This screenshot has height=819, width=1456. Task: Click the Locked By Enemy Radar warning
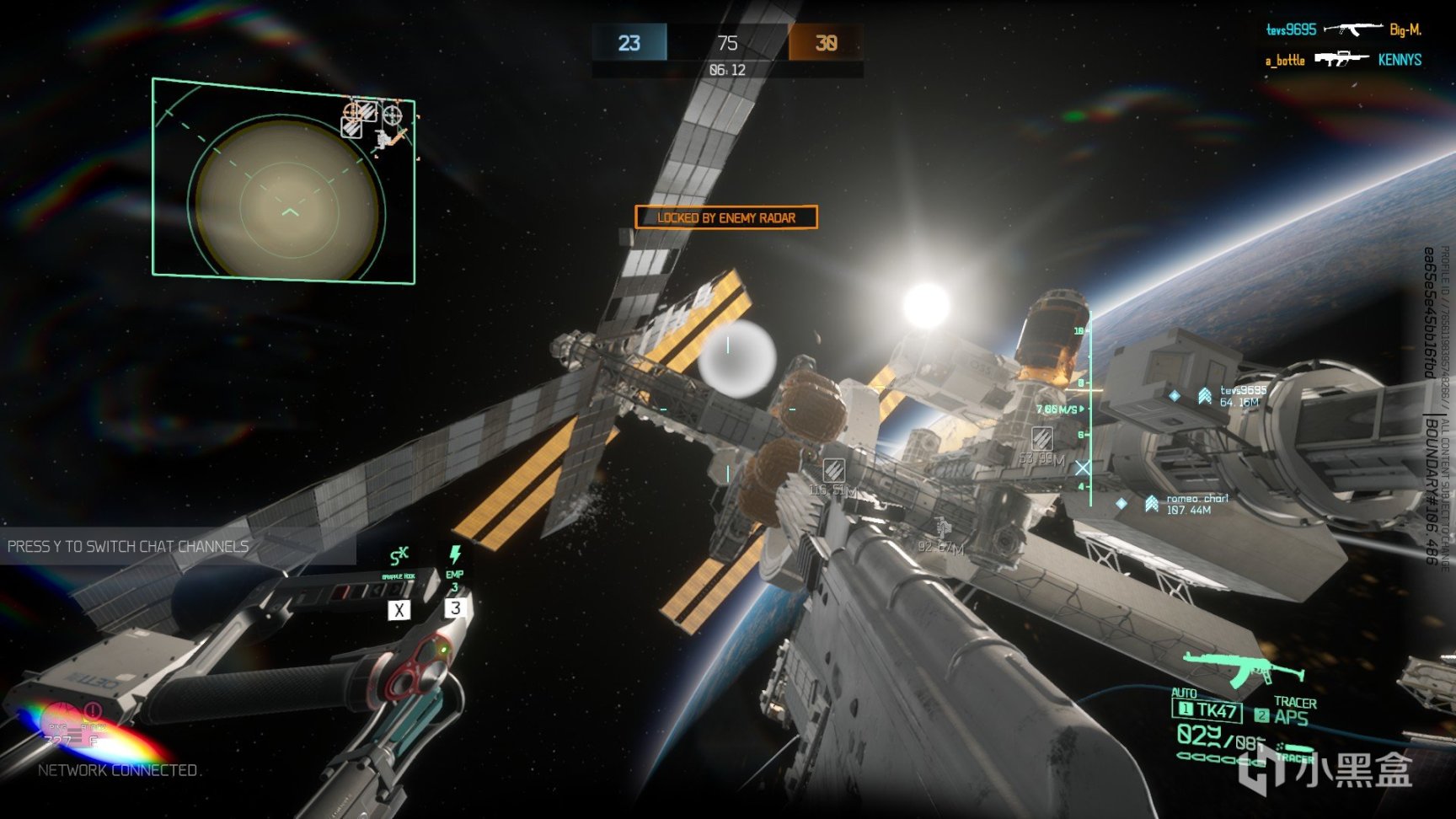(x=725, y=217)
